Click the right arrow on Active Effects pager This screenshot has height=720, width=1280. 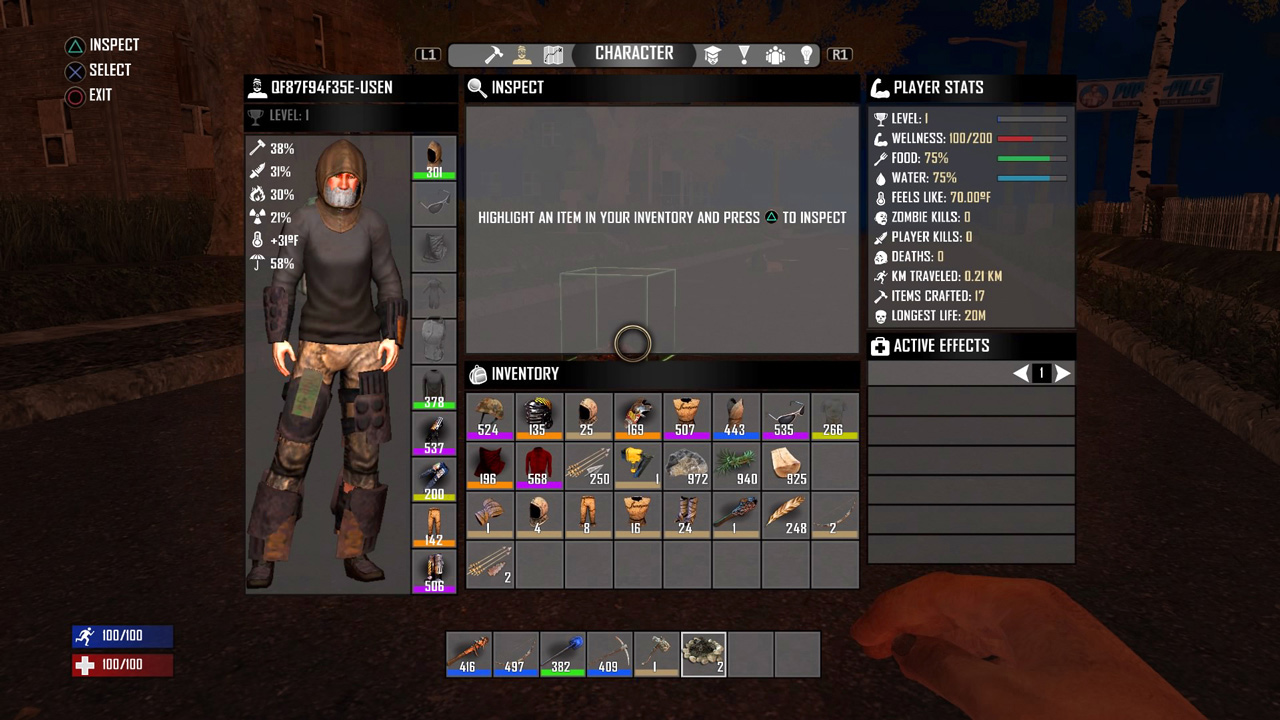[1063, 373]
